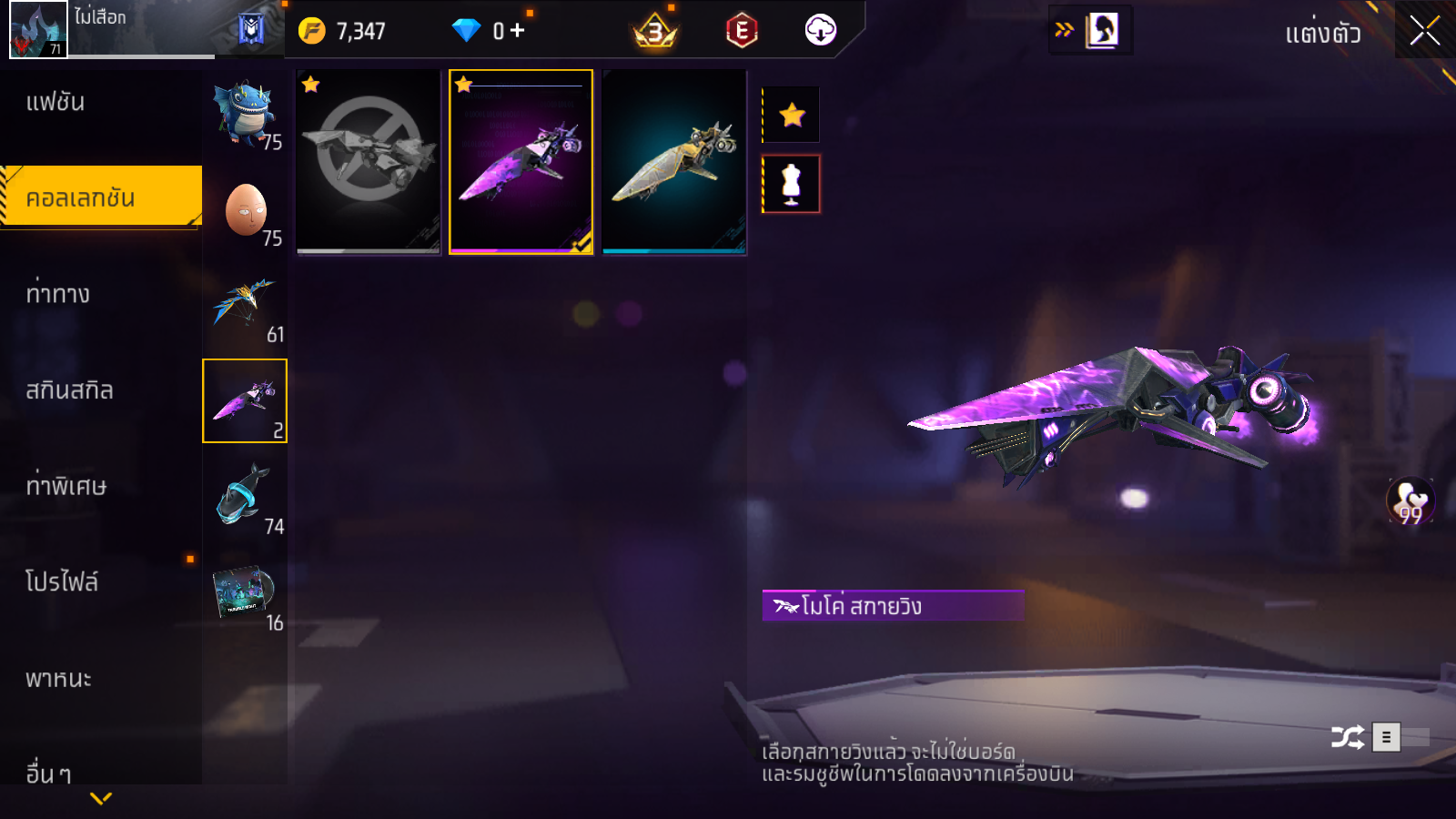Open the อื่นๆ category tab
The width and height of the screenshot is (1456, 819).
(49, 773)
